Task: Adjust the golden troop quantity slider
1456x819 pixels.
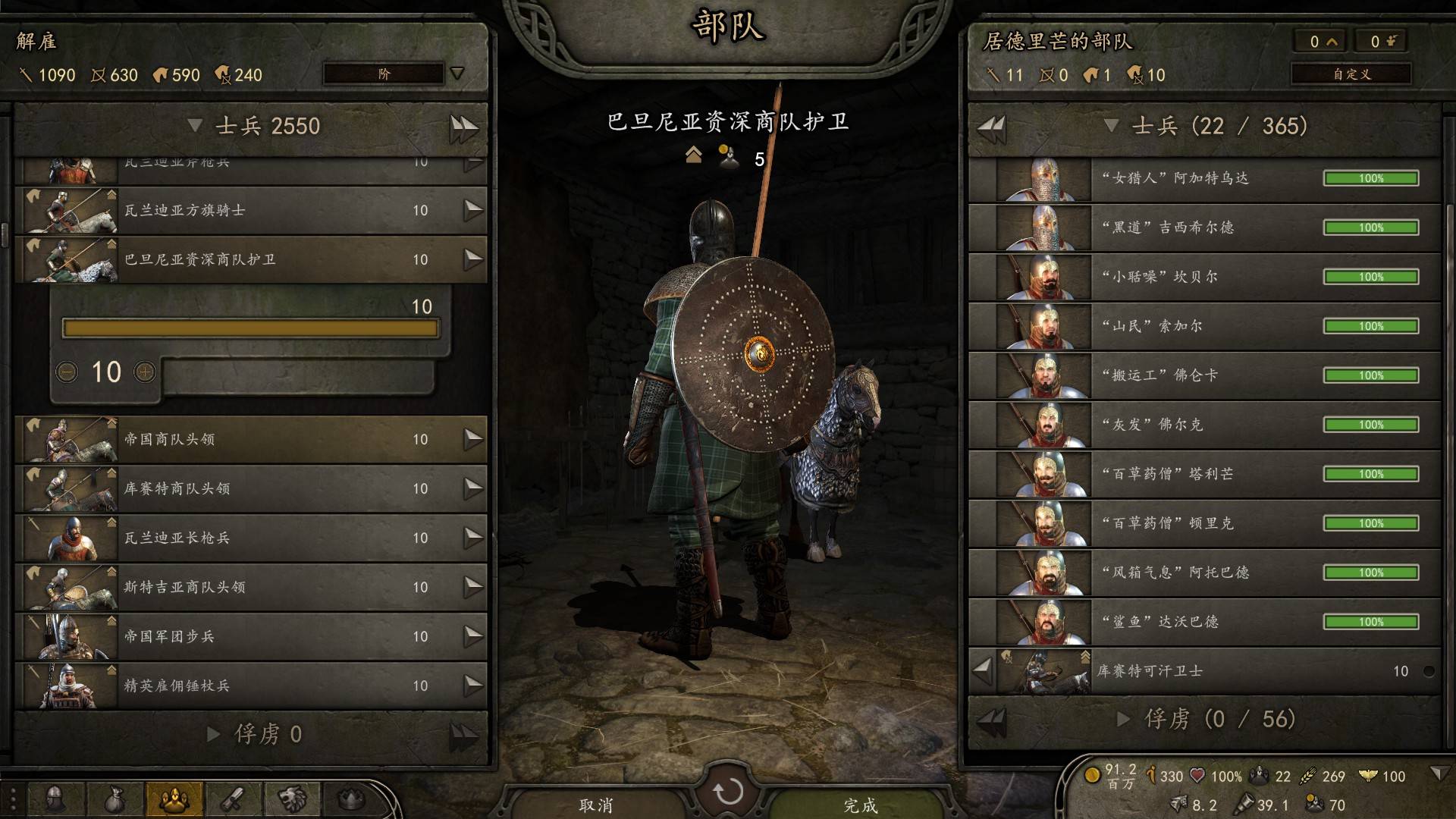Action: point(250,328)
